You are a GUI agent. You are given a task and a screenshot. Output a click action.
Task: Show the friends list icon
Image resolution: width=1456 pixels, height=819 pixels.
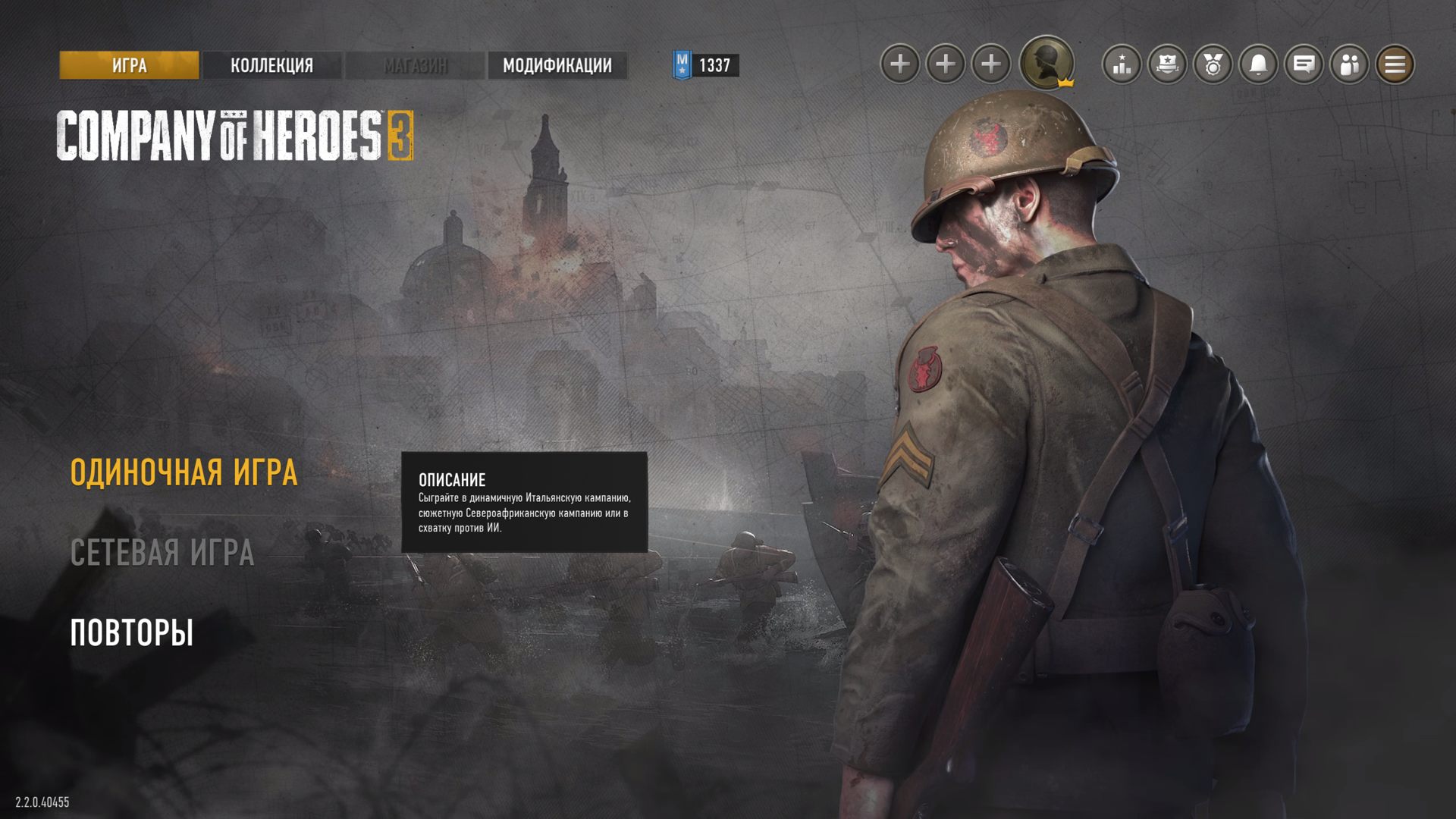coord(1349,64)
